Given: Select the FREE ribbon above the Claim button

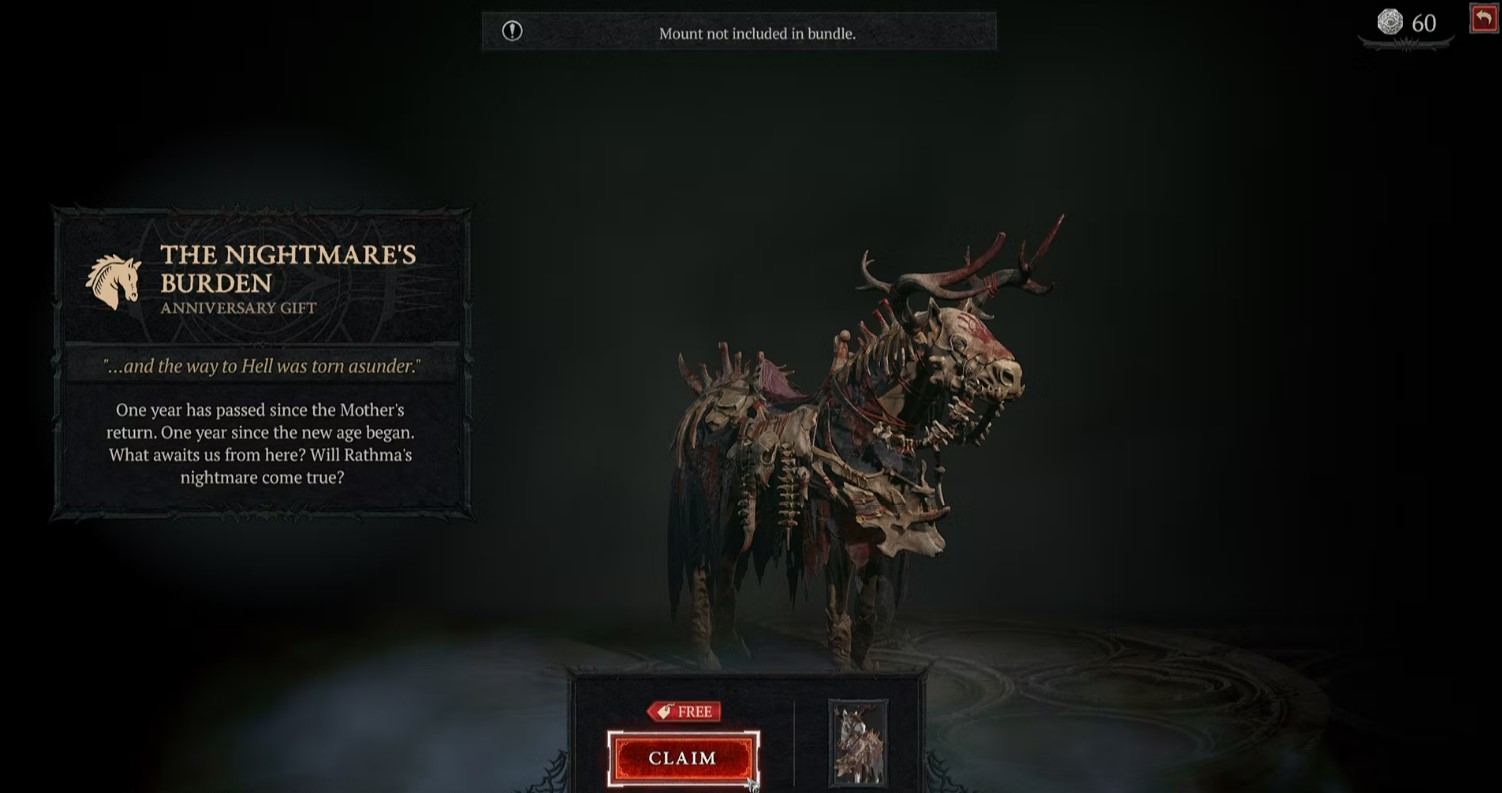Looking at the screenshot, I should pos(685,711).
